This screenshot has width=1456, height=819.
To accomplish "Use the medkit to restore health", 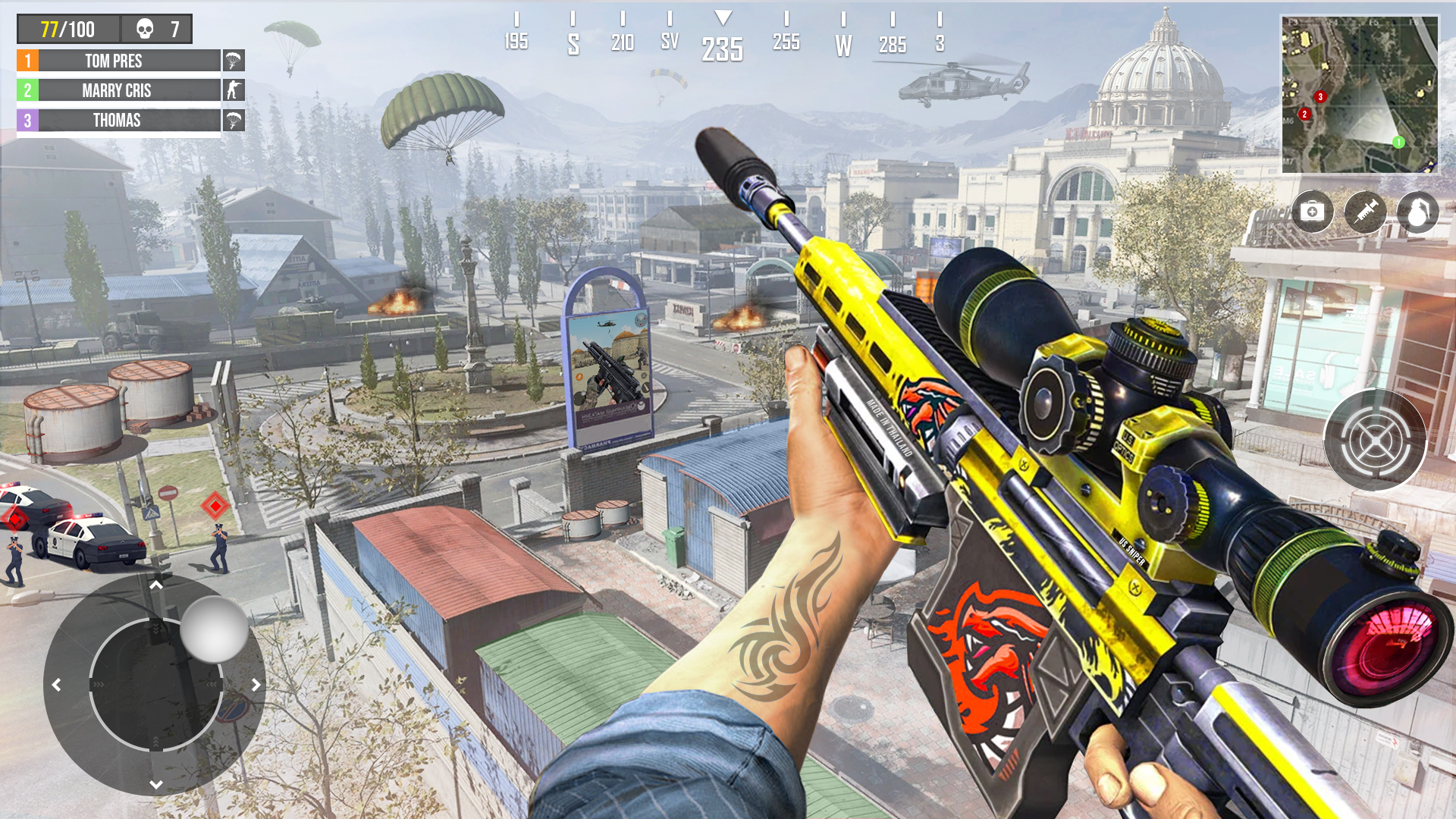I will 1312,212.
